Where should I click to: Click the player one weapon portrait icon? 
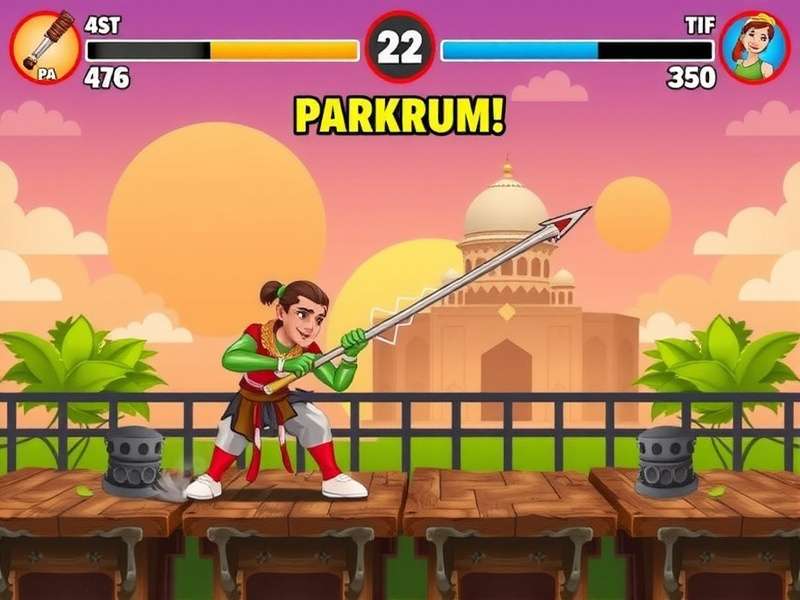tap(45, 47)
